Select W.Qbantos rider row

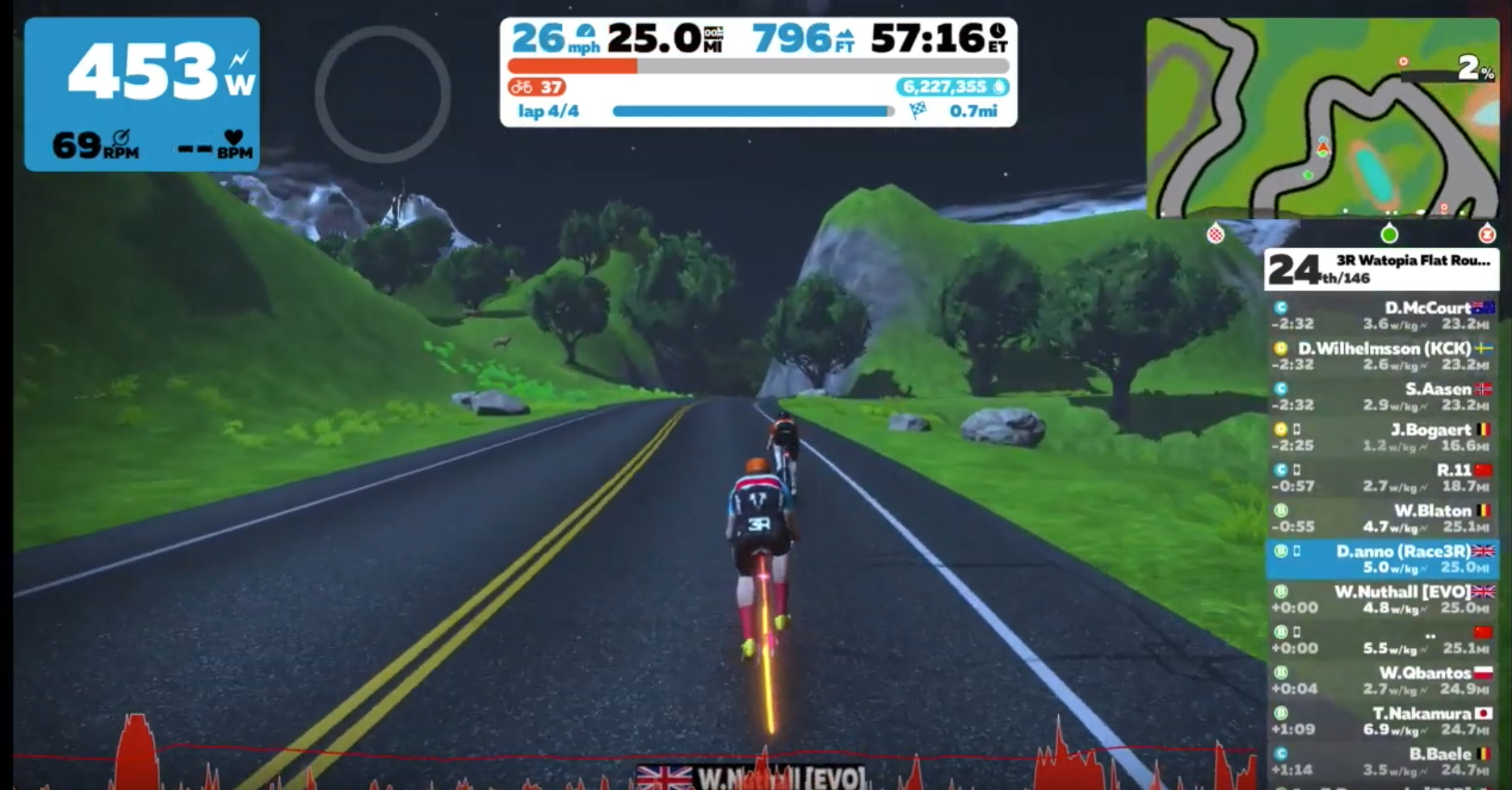pyautogui.click(x=1382, y=680)
